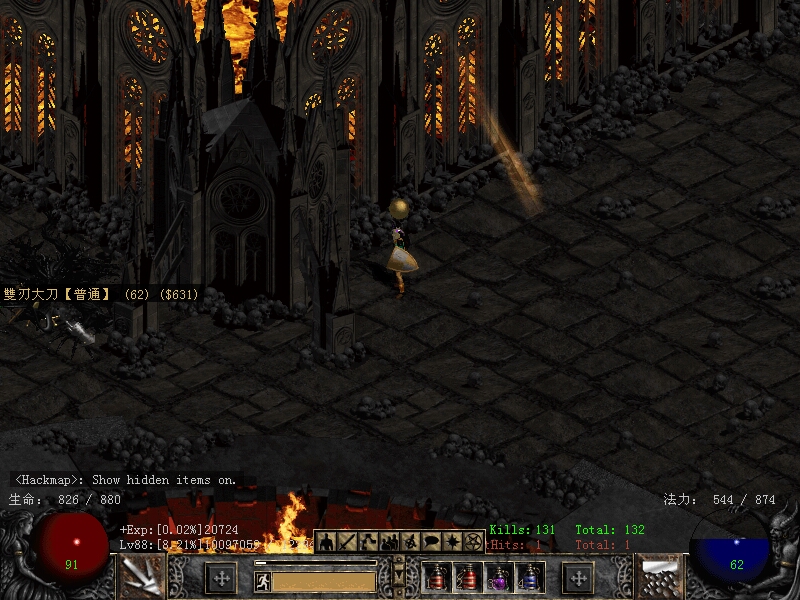The width and height of the screenshot is (800, 600).
Task: Open the skill tree icon in the mini panel
Action: (368, 542)
